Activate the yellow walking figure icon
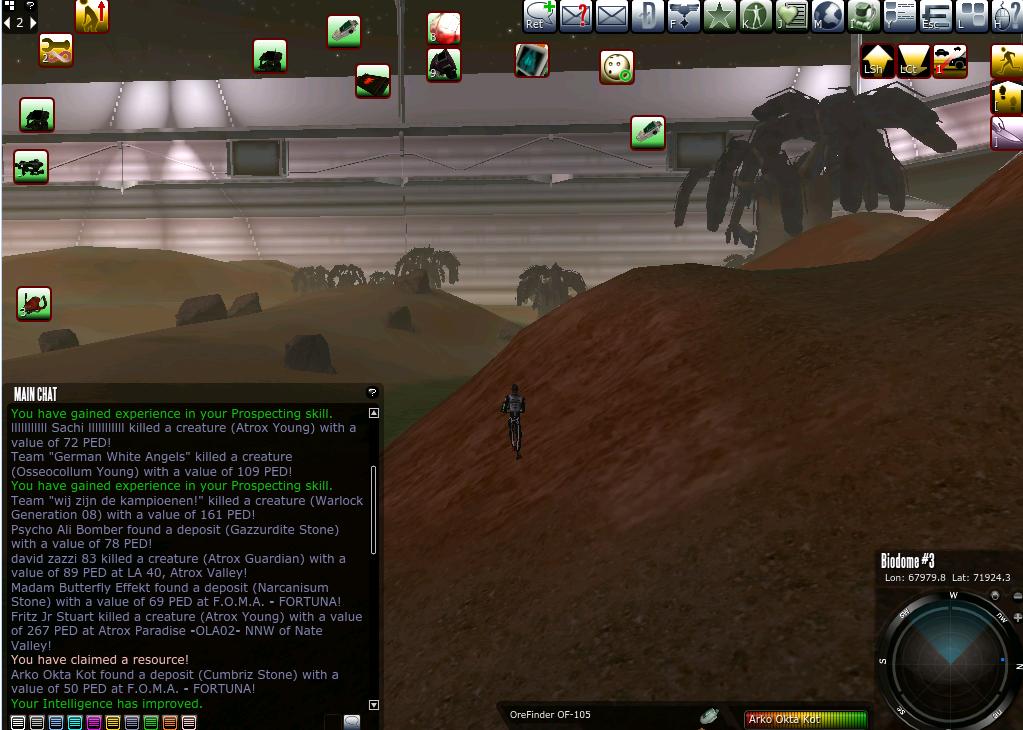The width and height of the screenshot is (1023, 730). coord(1007,61)
